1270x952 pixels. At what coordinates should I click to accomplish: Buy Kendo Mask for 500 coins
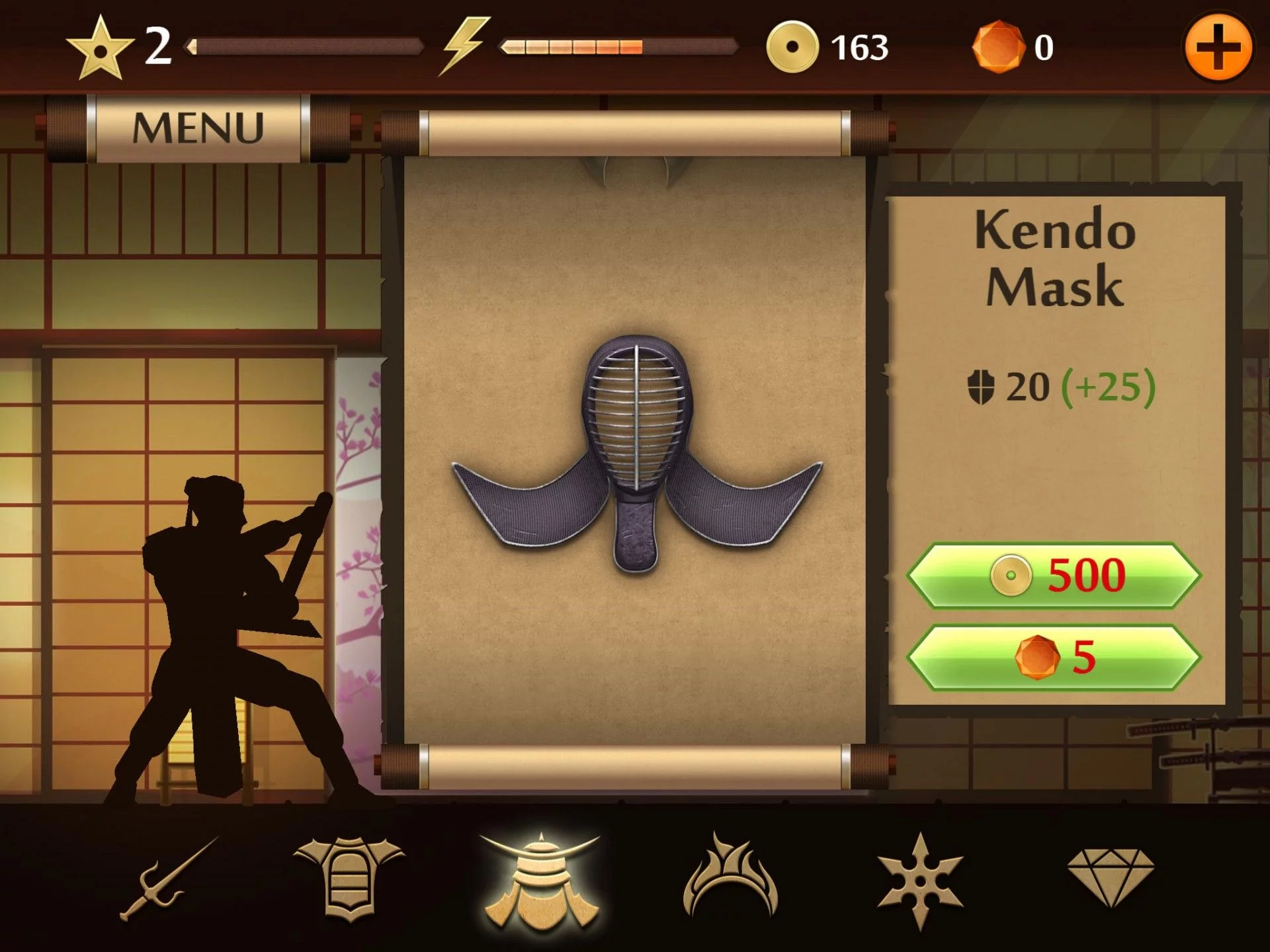pos(1054,575)
